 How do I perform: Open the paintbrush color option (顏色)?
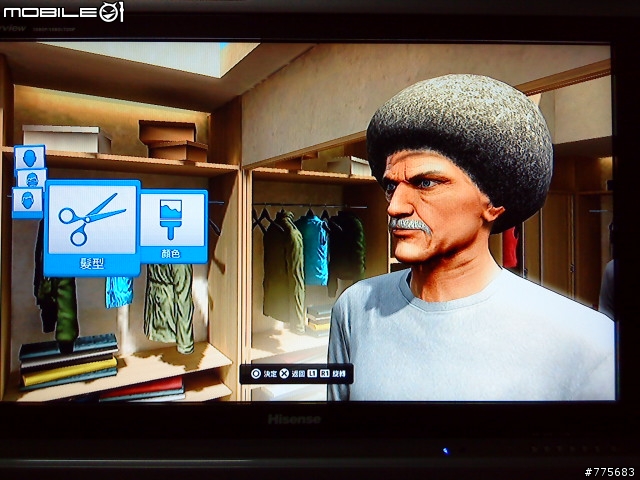point(173,226)
